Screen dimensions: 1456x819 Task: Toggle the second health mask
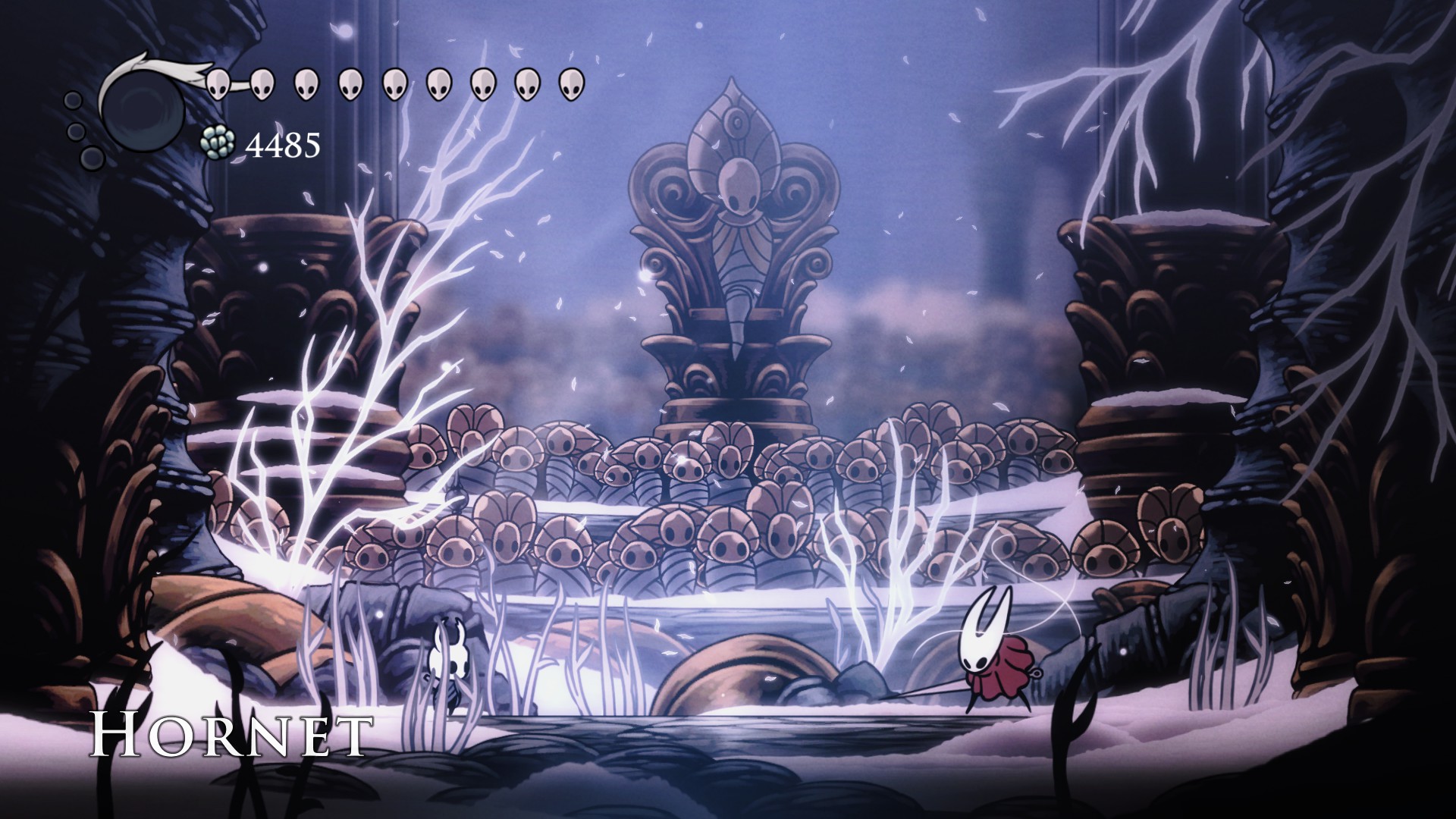pyautogui.click(x=262, y=85)
